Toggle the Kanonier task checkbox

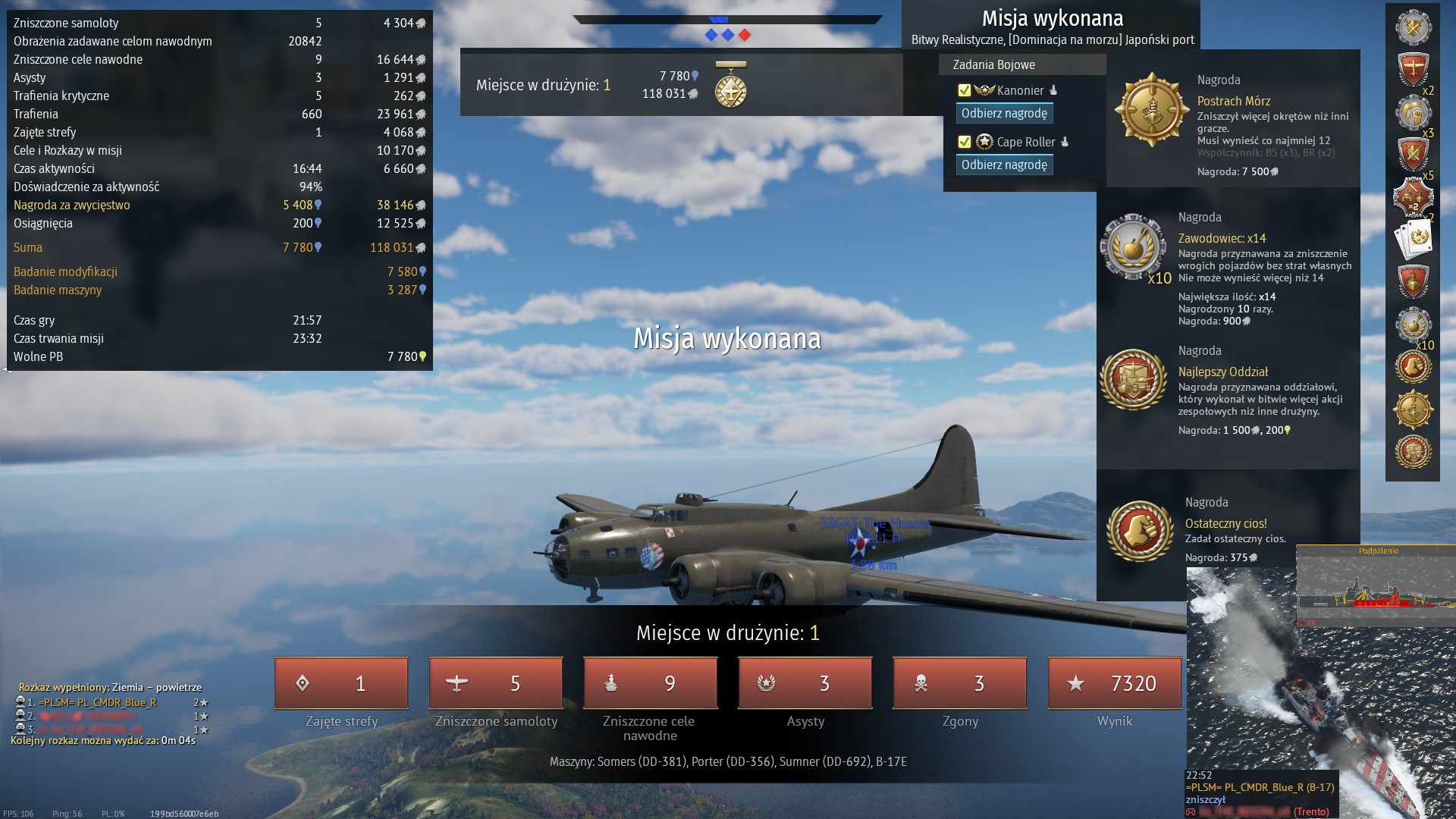tap(965, 90)
